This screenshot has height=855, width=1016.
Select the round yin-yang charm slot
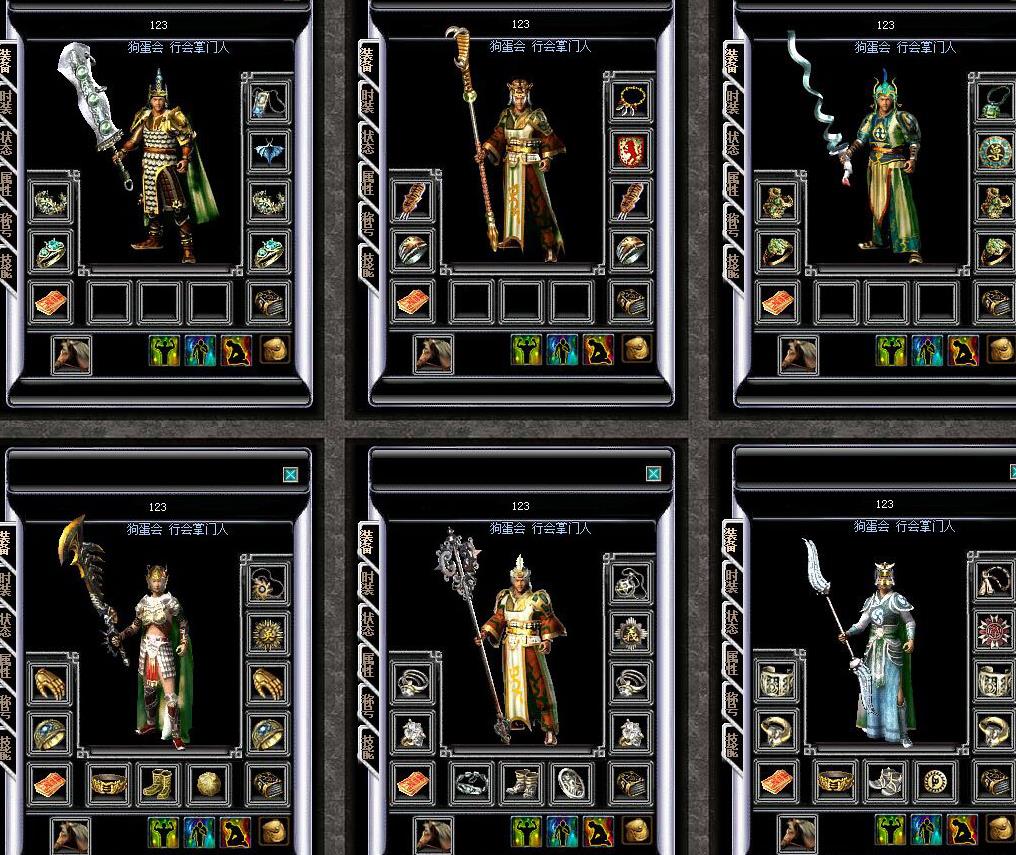coord(935,783)
